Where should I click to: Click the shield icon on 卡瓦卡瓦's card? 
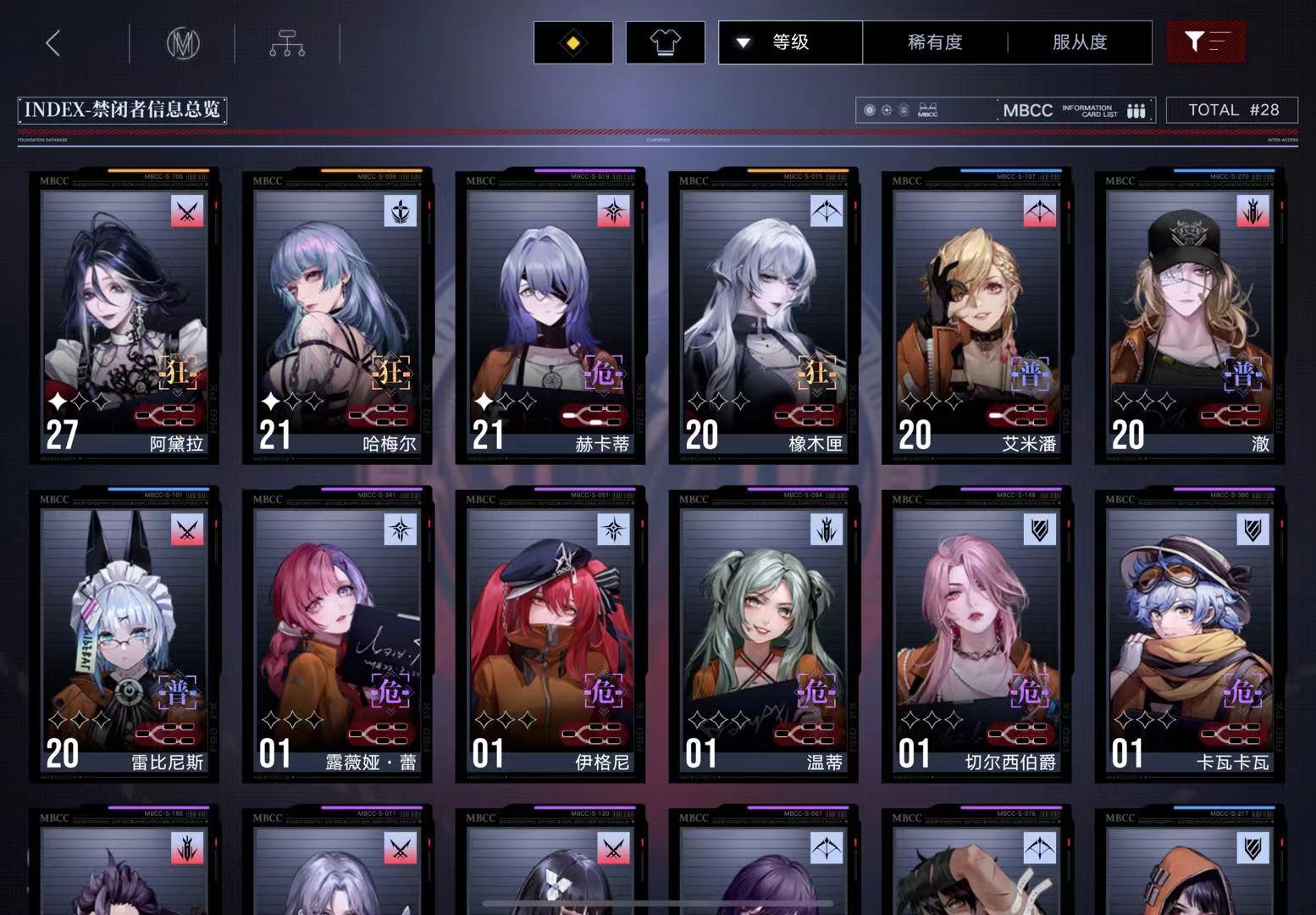pyautogui.click(x=1252, y=530)
